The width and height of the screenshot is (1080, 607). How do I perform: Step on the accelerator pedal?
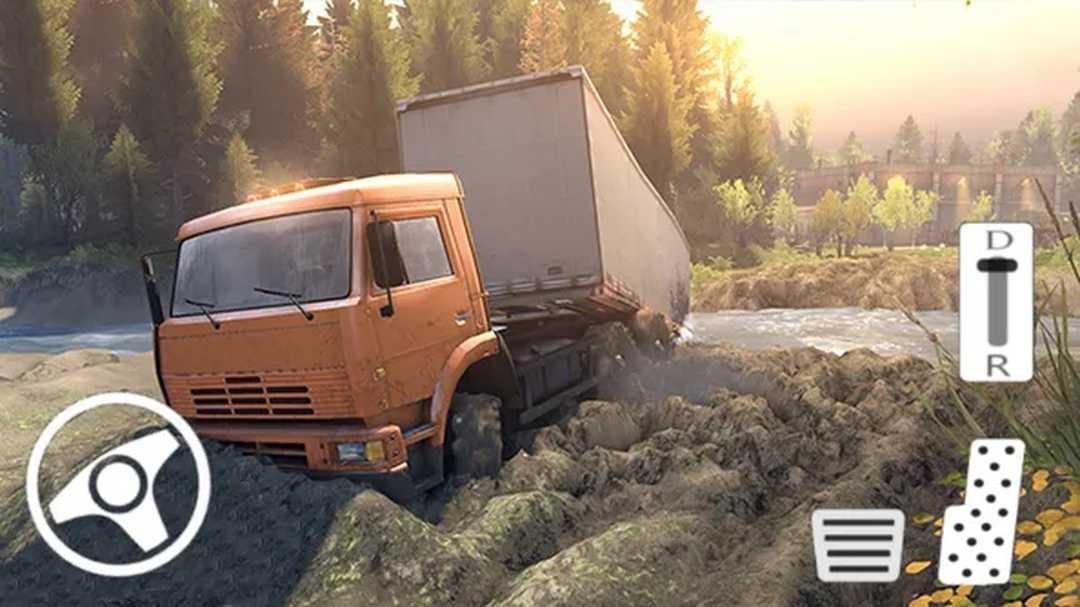(981, 512)
